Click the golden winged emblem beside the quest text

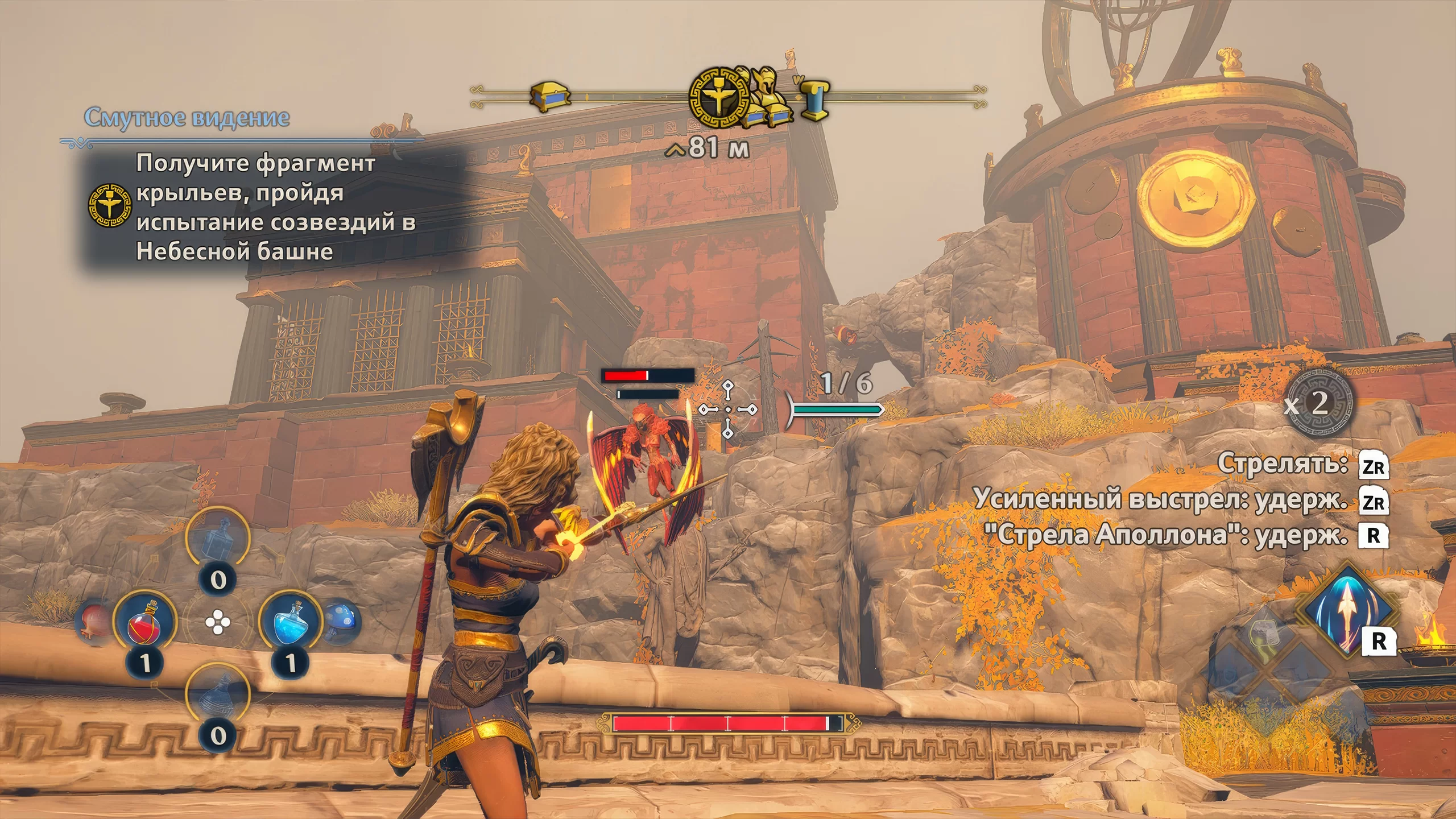tap(110, 205)
